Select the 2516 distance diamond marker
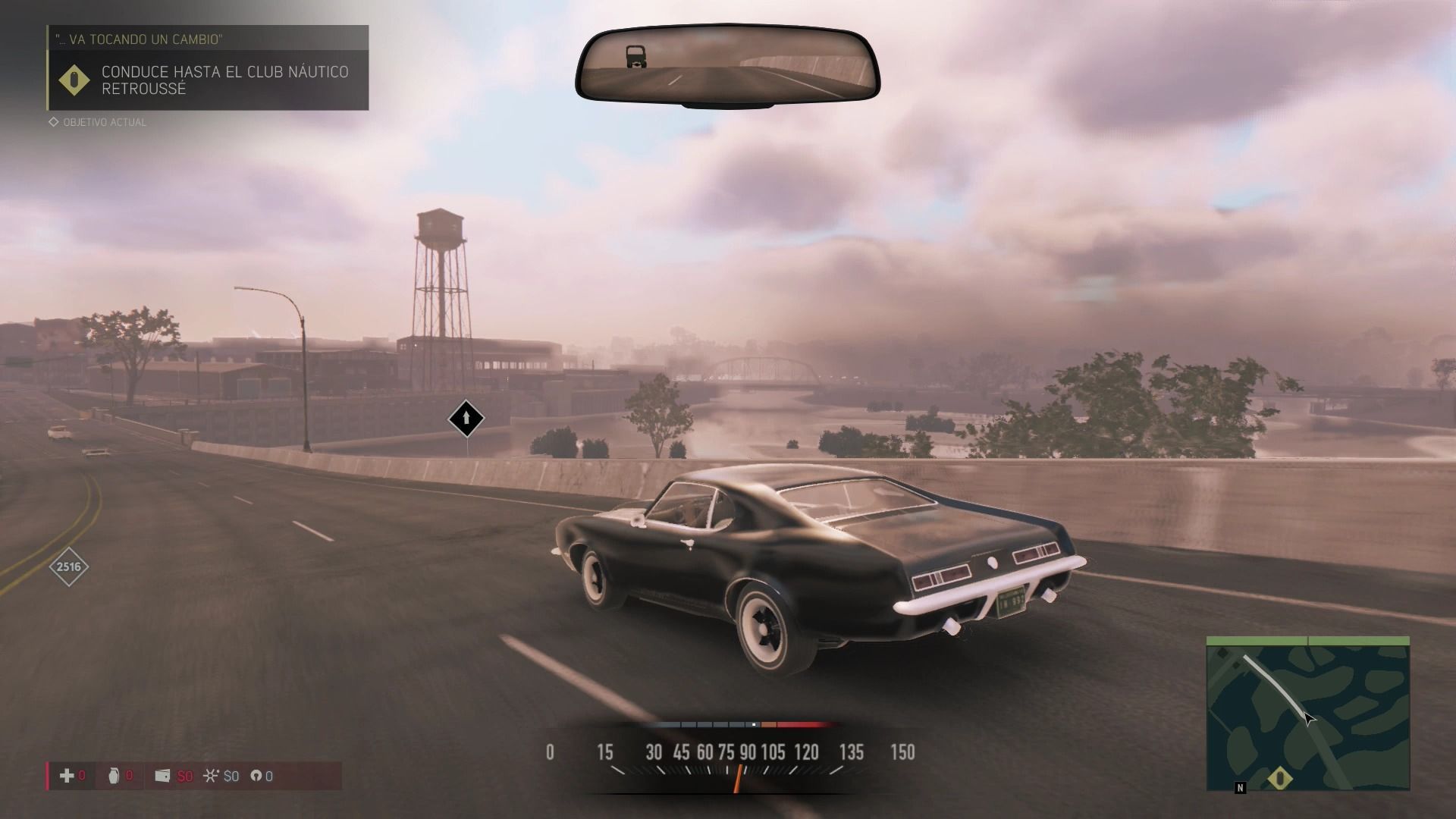Viewport: 1456px width, 819px height. pos(69,566)
